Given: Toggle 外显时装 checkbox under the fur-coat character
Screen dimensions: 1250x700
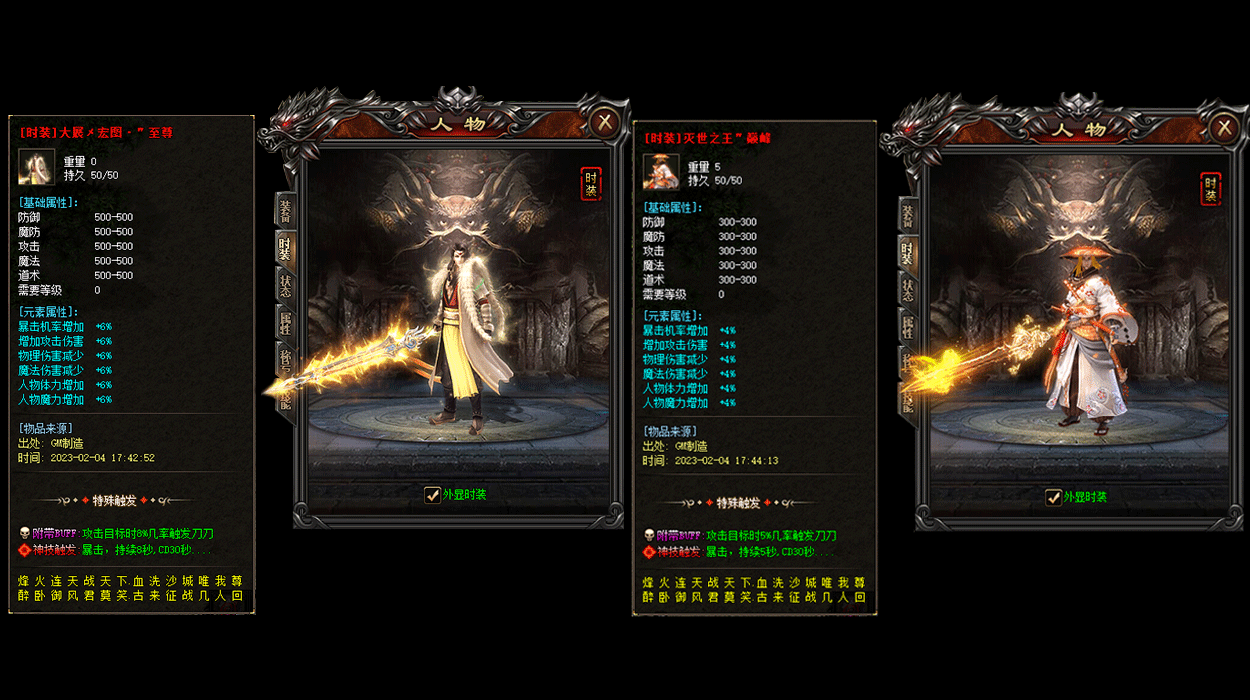Looking at the screenshot, I should [x=433, y=494].
